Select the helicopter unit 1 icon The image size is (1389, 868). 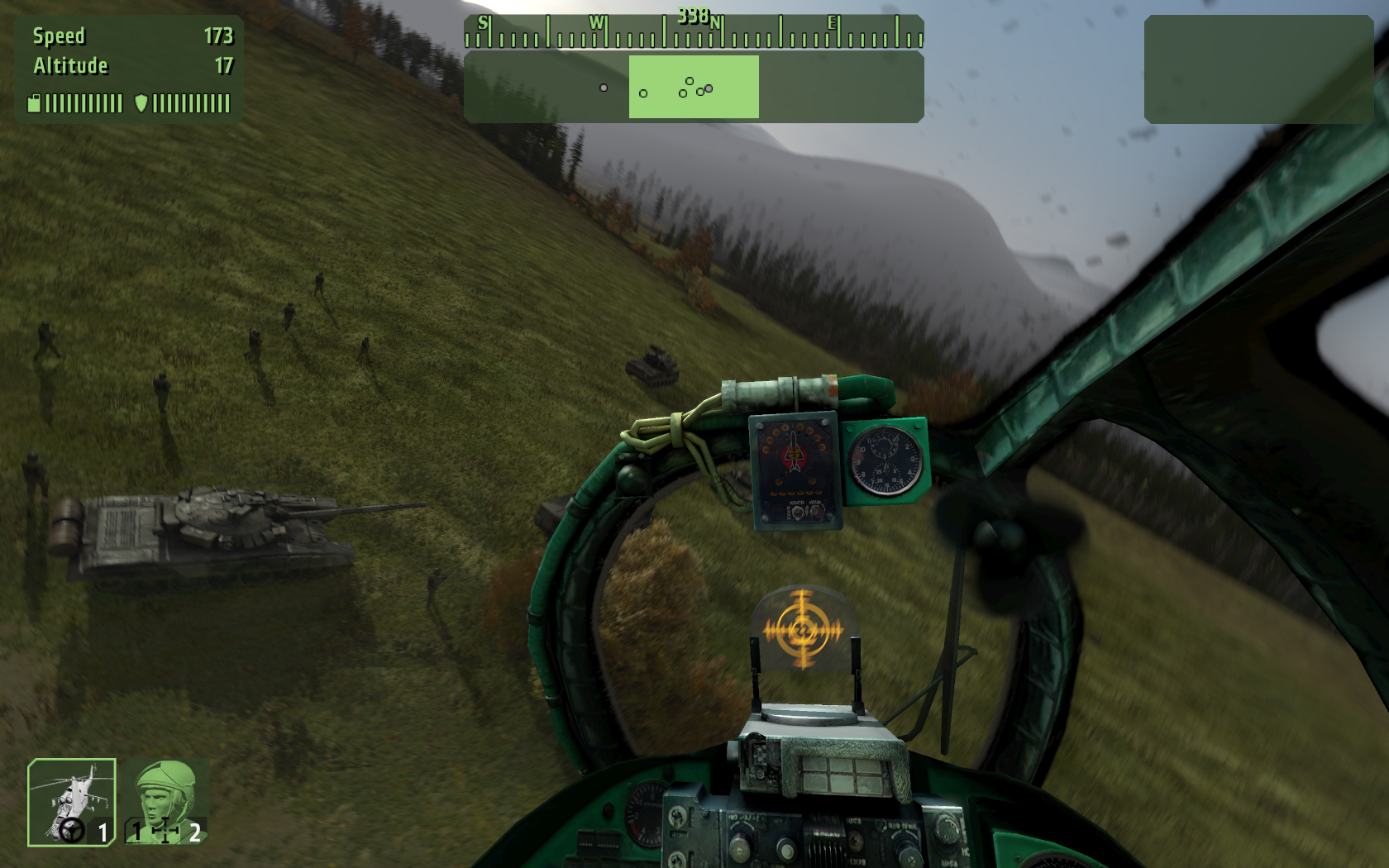click(72, 802)
